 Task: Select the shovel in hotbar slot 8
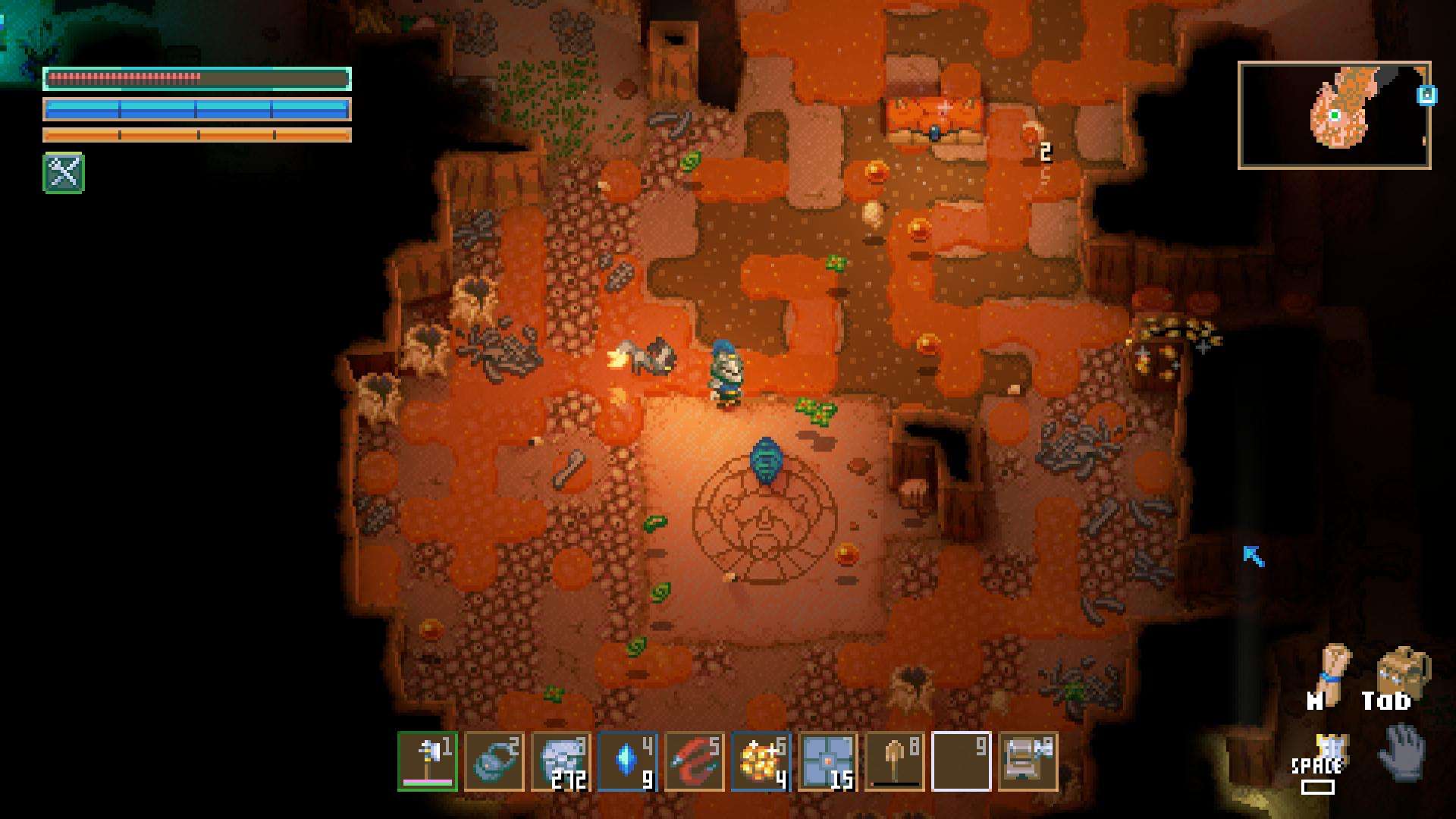[x=894, y=761]
